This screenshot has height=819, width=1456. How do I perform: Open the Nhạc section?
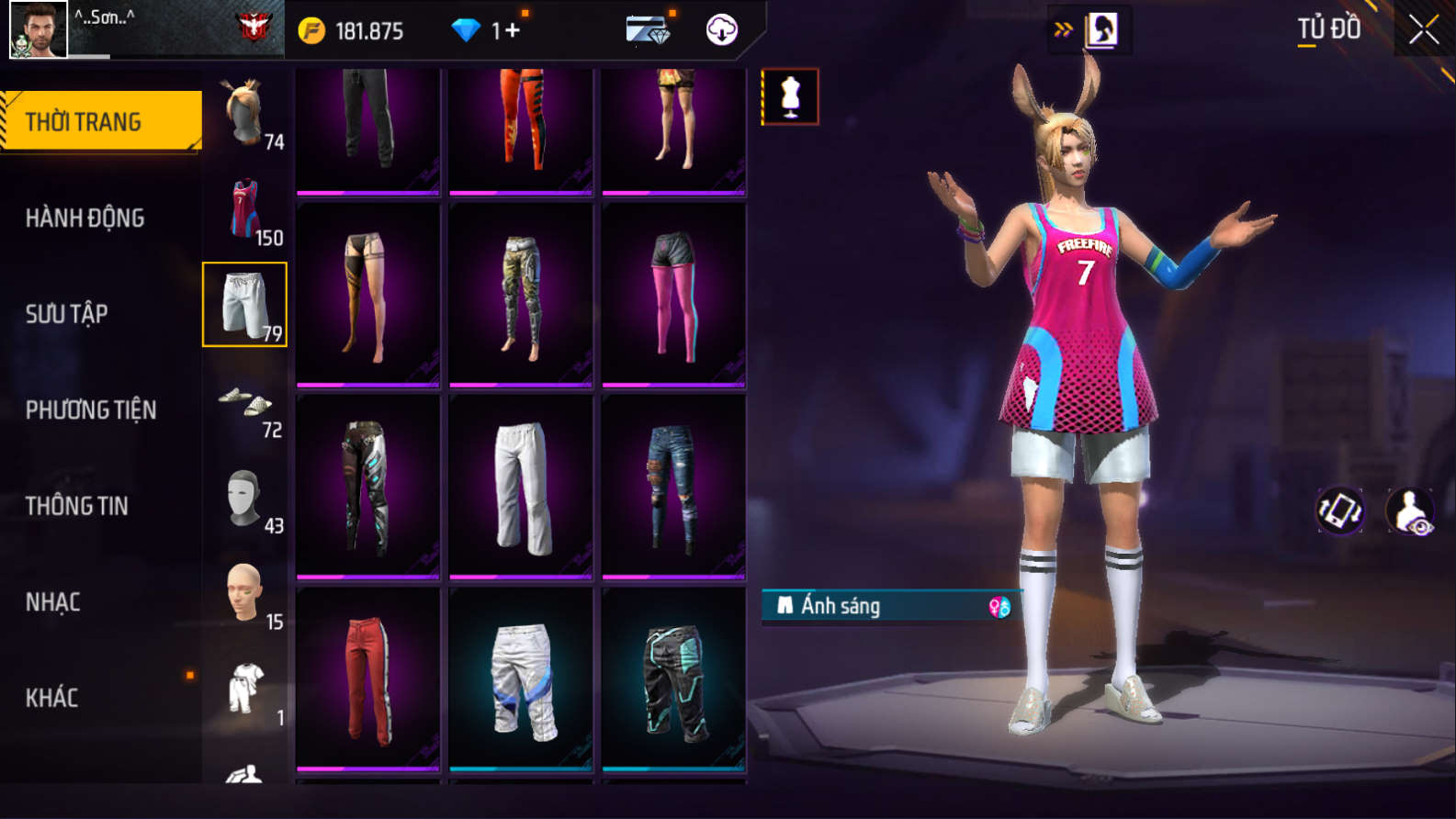[x=53, y=602]
